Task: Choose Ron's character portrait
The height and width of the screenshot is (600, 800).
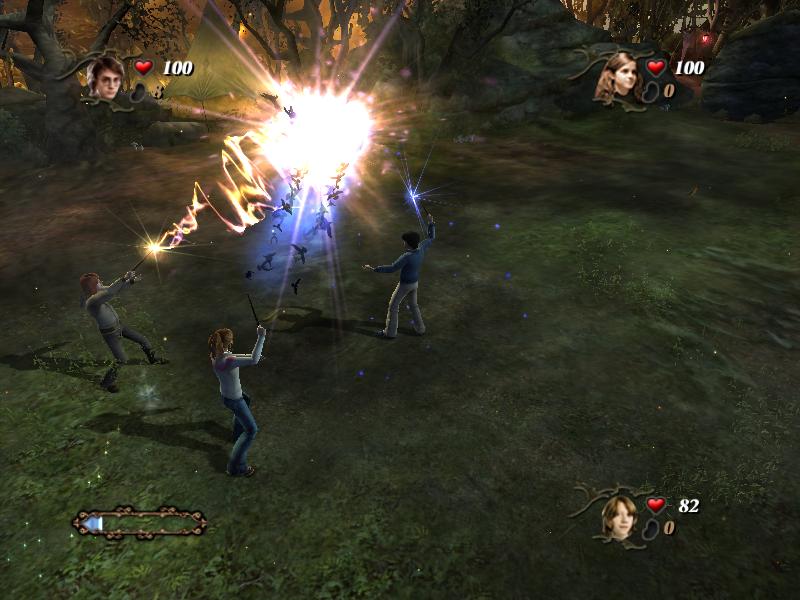Action: click(619, 515)
